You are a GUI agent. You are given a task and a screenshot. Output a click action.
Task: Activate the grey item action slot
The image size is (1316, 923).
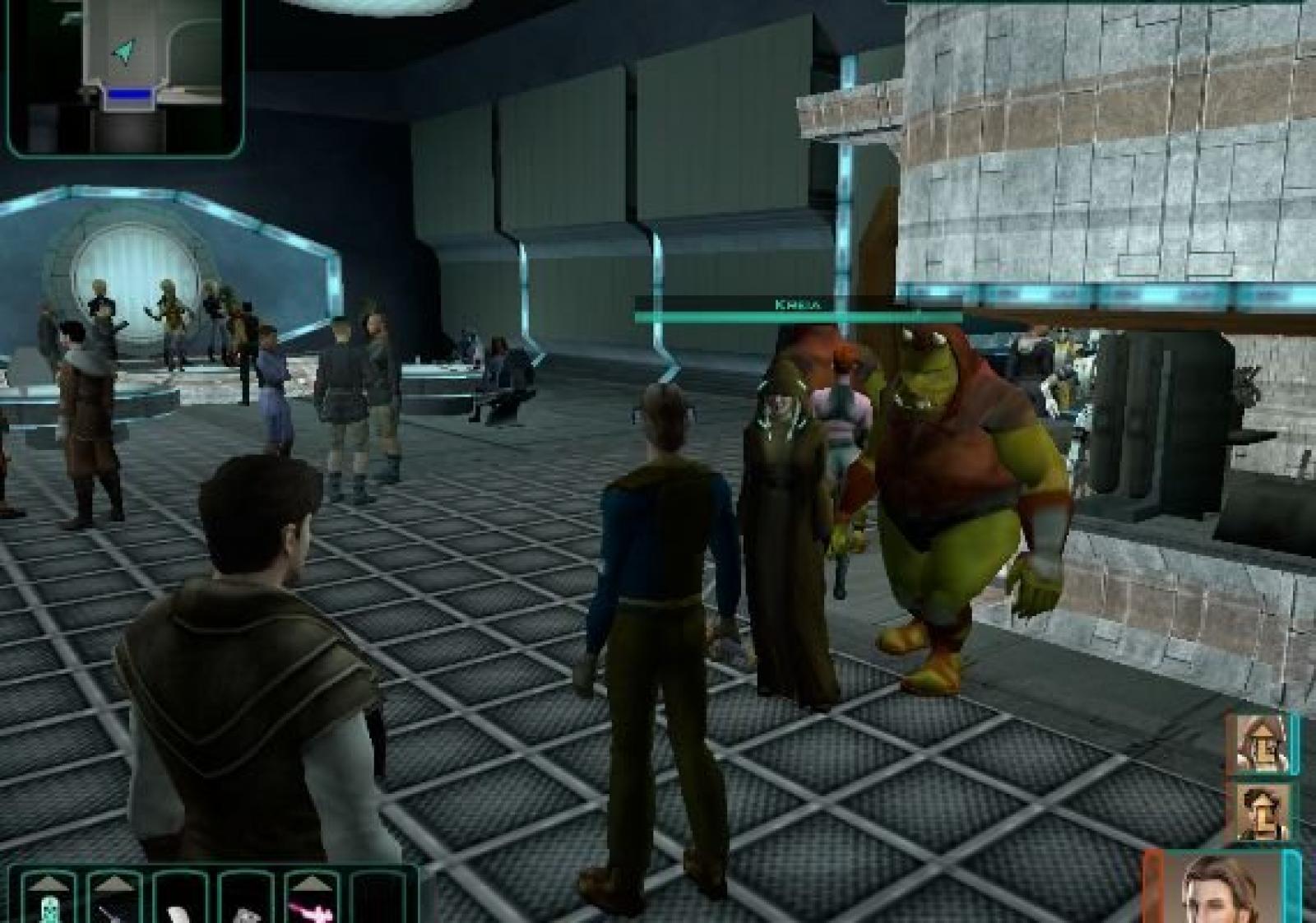(245, 911)
